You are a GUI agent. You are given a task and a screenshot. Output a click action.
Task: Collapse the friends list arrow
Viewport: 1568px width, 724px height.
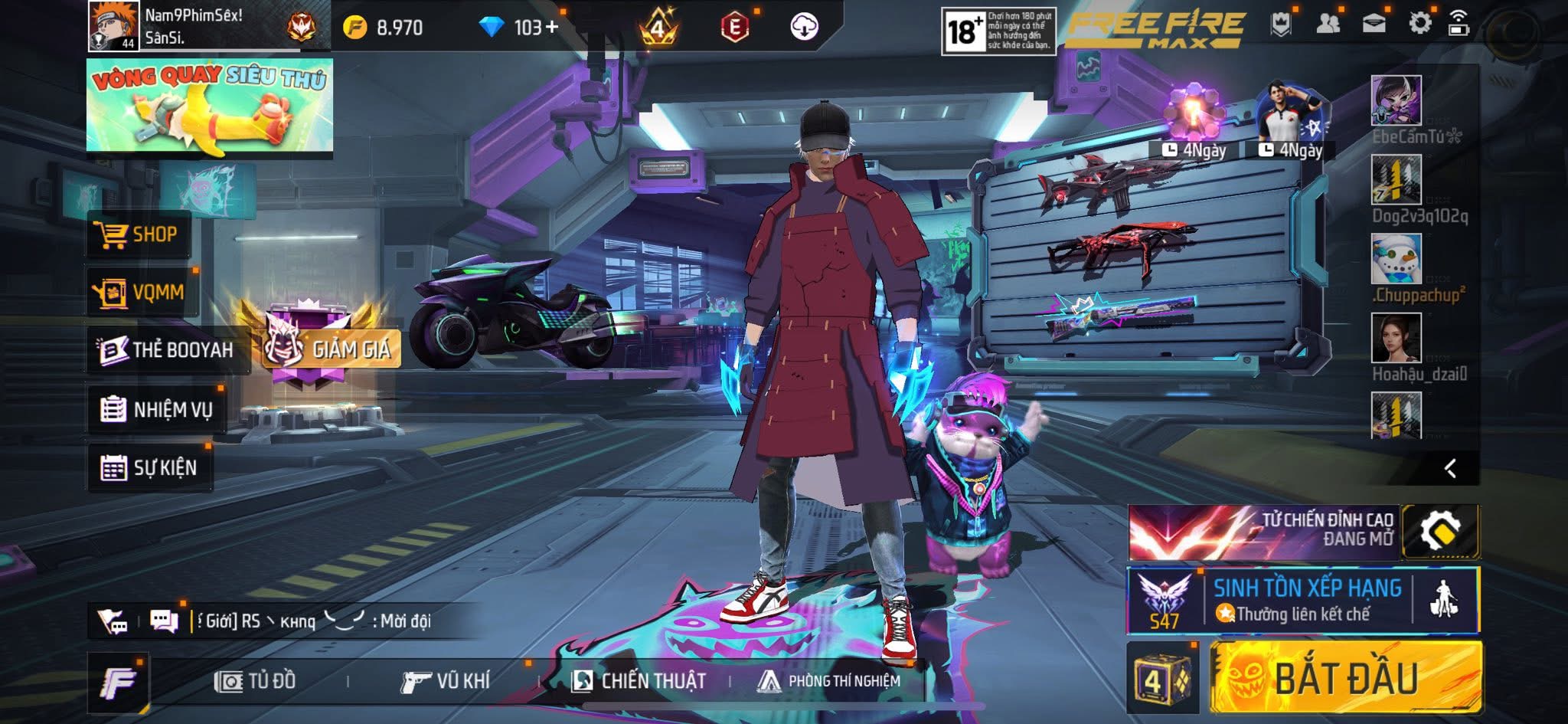1450,468
